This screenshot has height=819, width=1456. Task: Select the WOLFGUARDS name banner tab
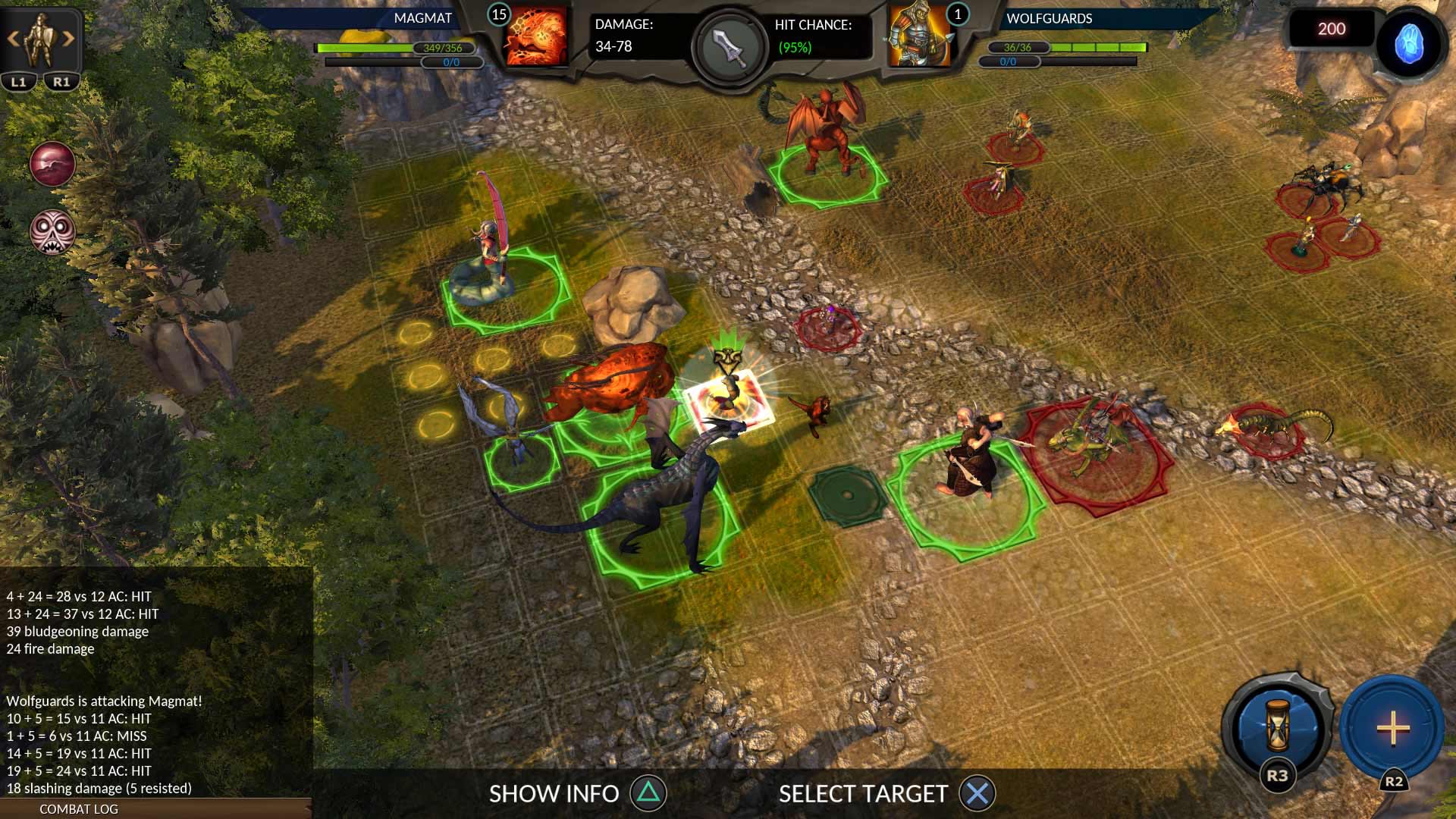point(1049,19)
